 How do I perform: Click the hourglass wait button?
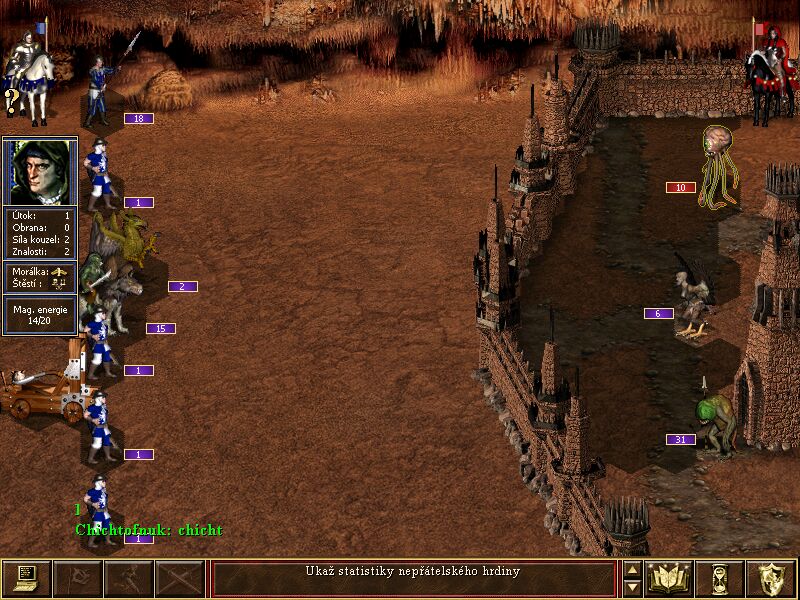pyautogui.click(x=720, y=579)
